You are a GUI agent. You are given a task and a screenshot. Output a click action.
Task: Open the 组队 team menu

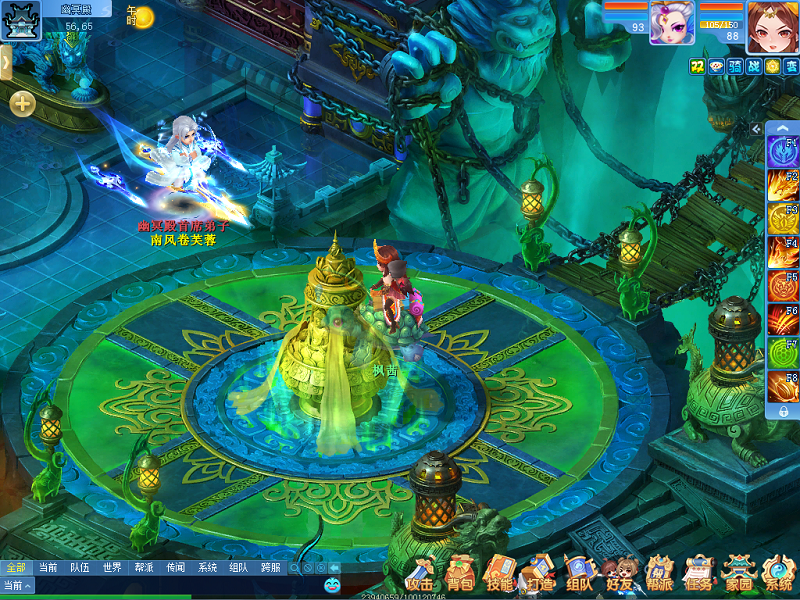(x=579, y=574)
